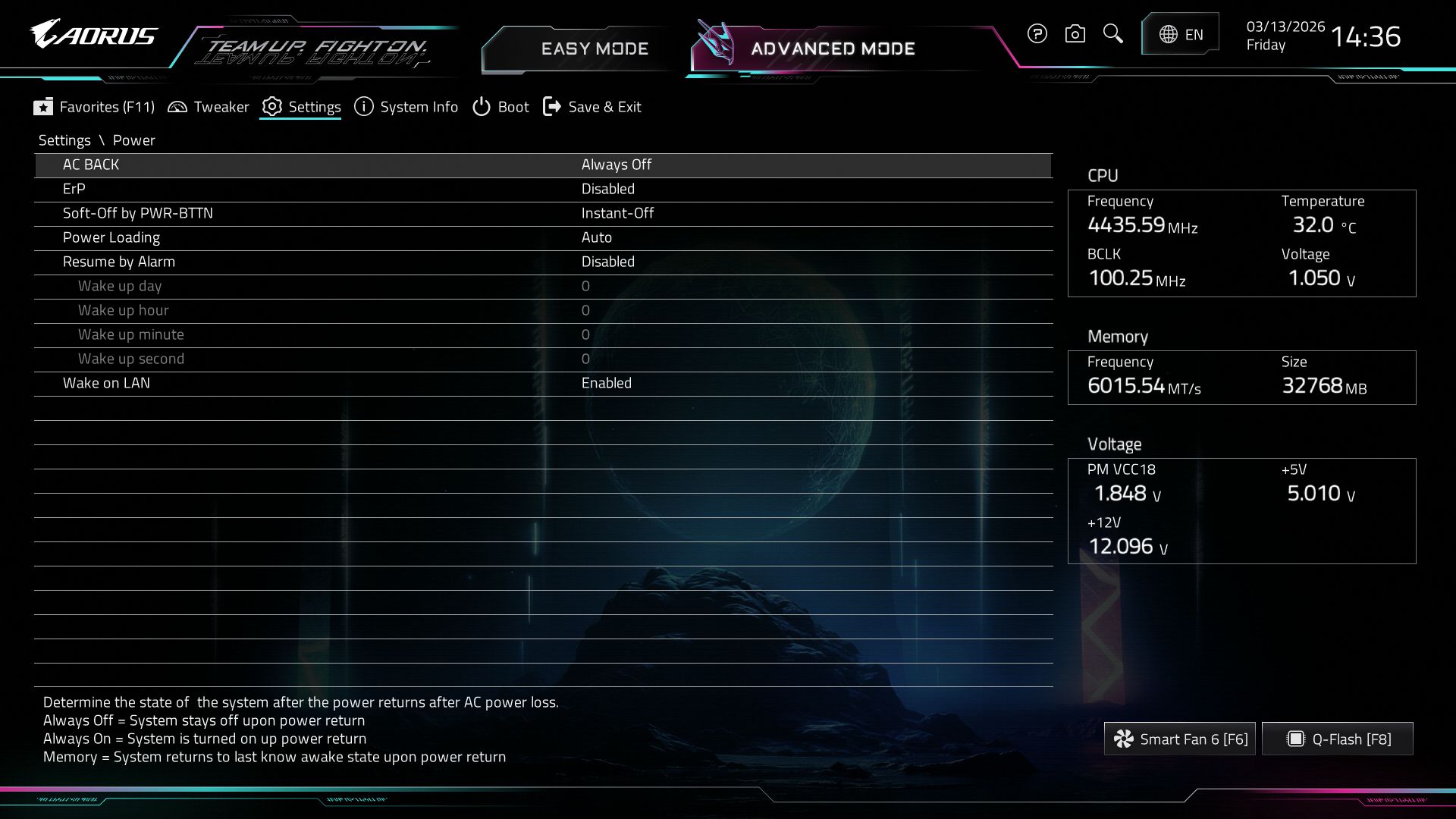
Task: Open the Favorites (F11) tab
Action: (x=94, y=107)
